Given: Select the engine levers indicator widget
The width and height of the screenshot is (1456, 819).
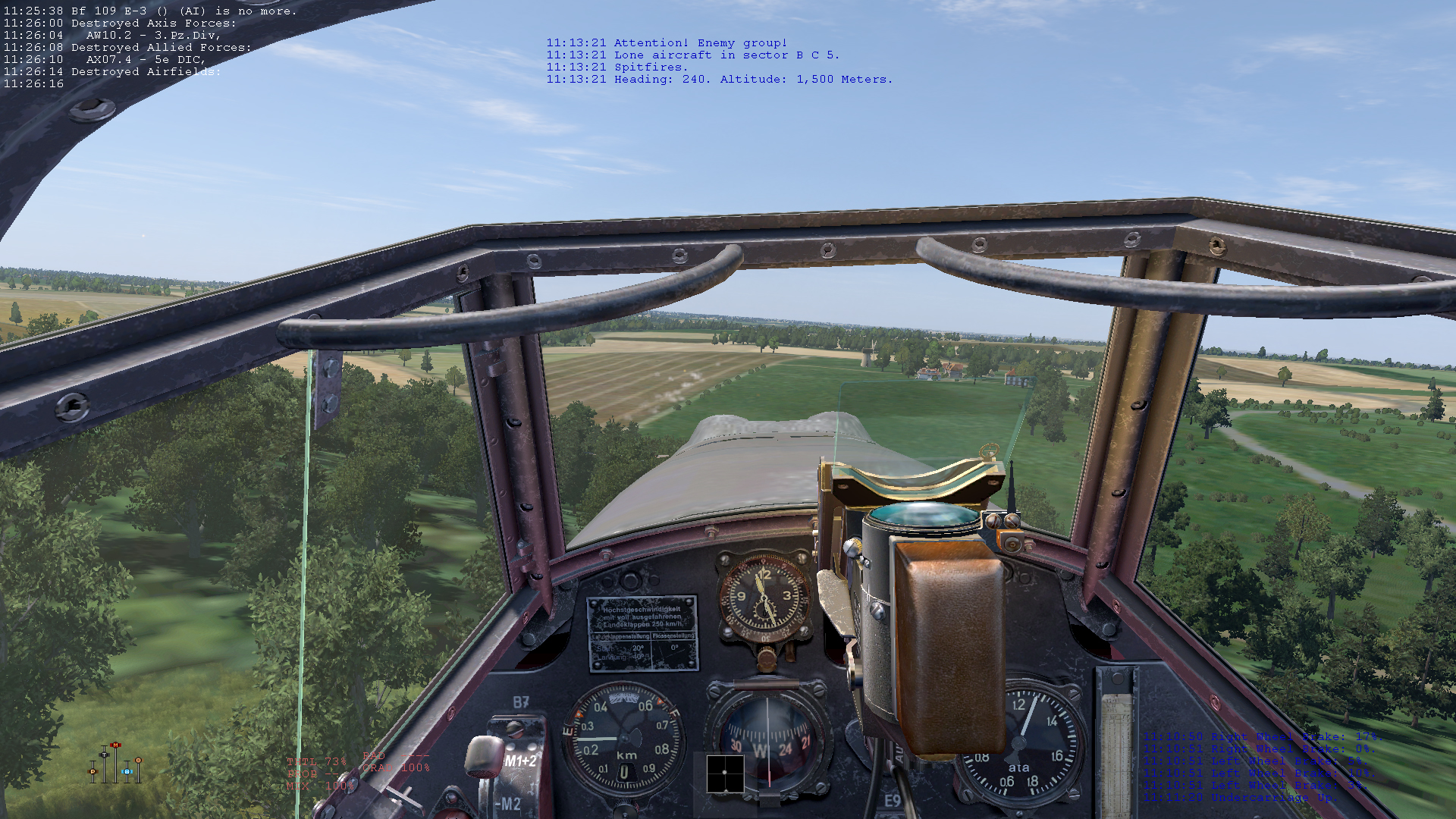Looking at the screenshot, I should [x=116, y=764].
